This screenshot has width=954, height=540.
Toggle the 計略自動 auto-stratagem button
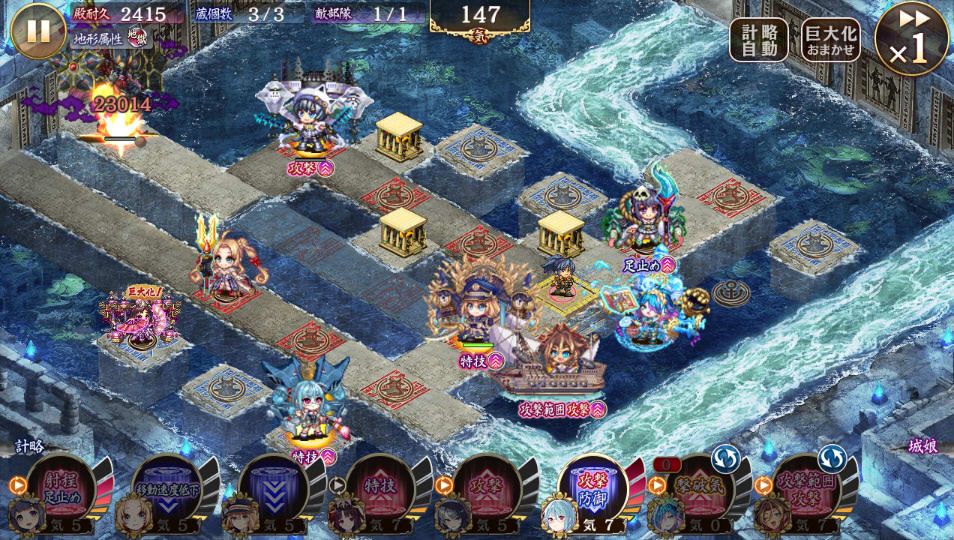(x=758, y=40)
